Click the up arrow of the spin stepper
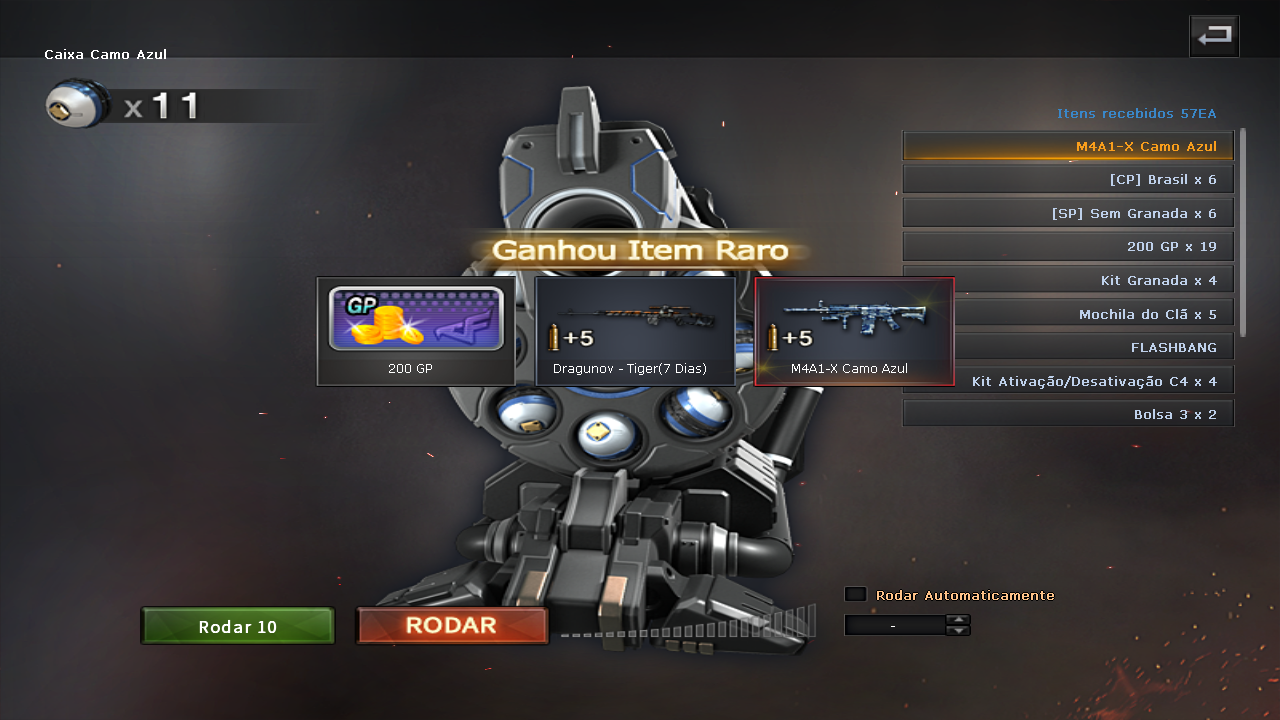Screen dimensions: 1280x720 pyautogui.click(x=958, y=619)
